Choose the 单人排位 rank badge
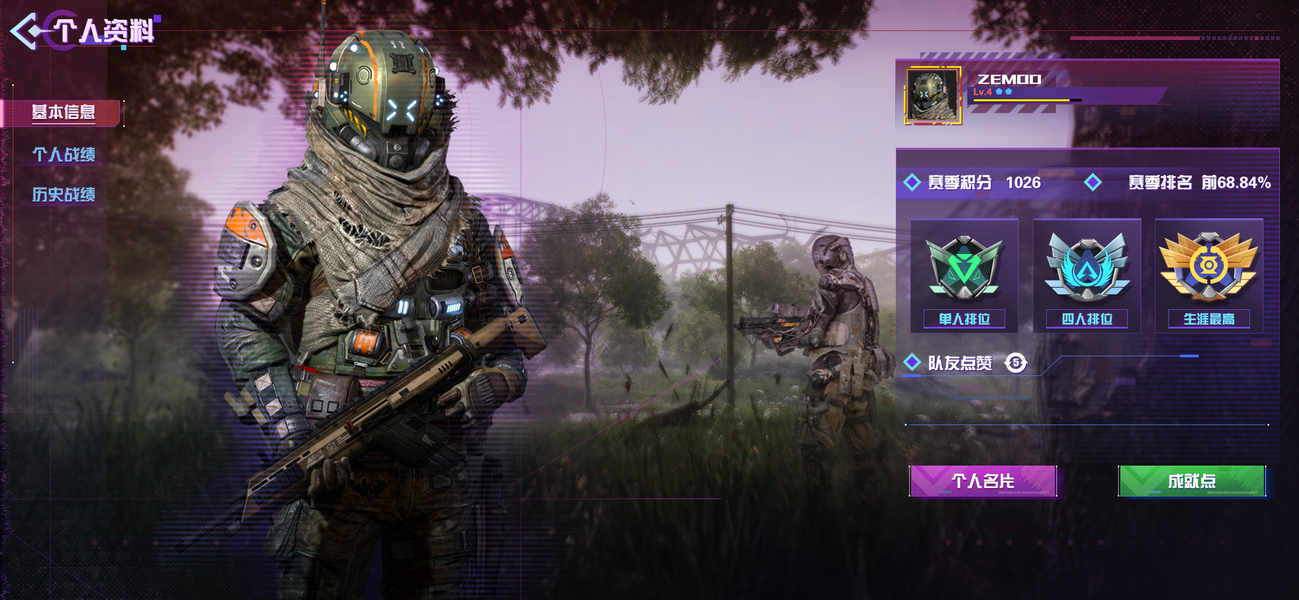Image resolution: width=1299 pixels, height=600 pixels. click(x=964, y=275)
